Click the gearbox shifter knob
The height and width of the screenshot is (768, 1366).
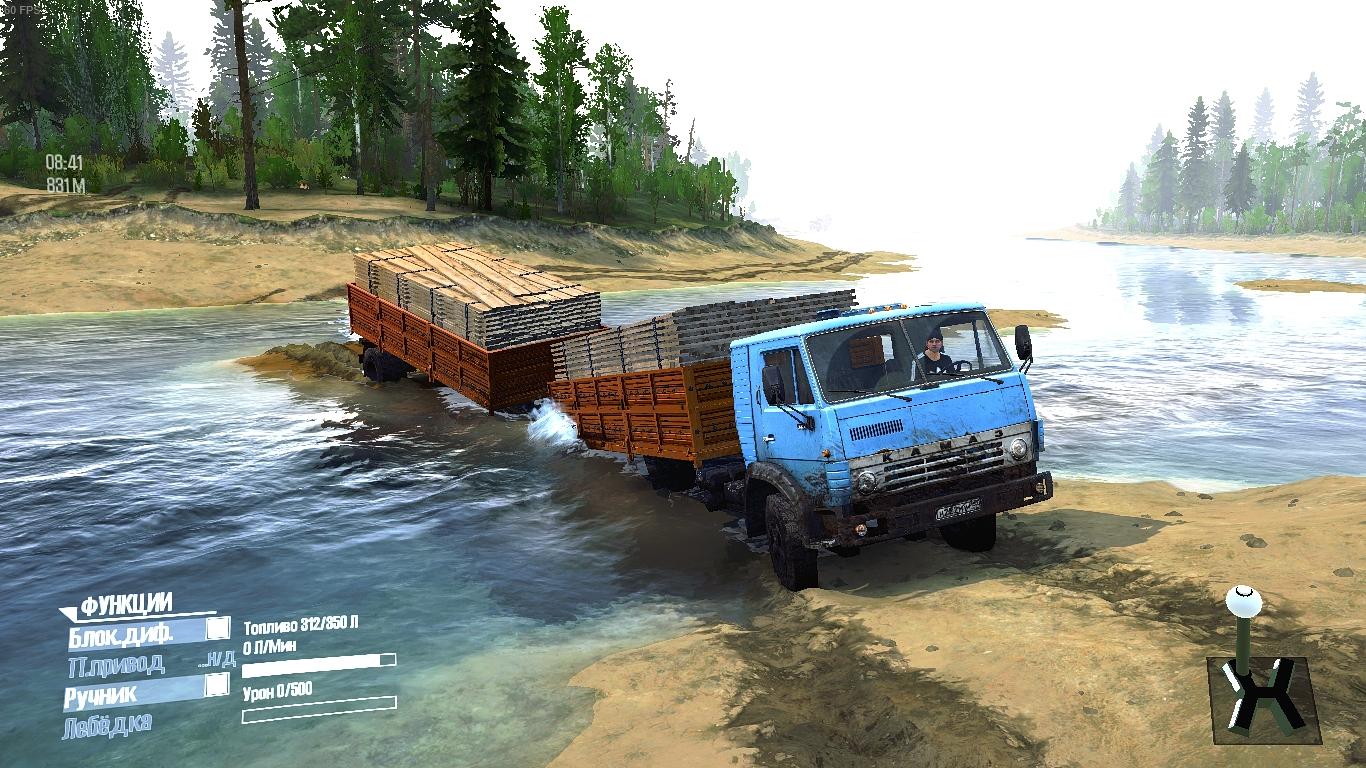pyautogui.click(x=1243, y=602)
